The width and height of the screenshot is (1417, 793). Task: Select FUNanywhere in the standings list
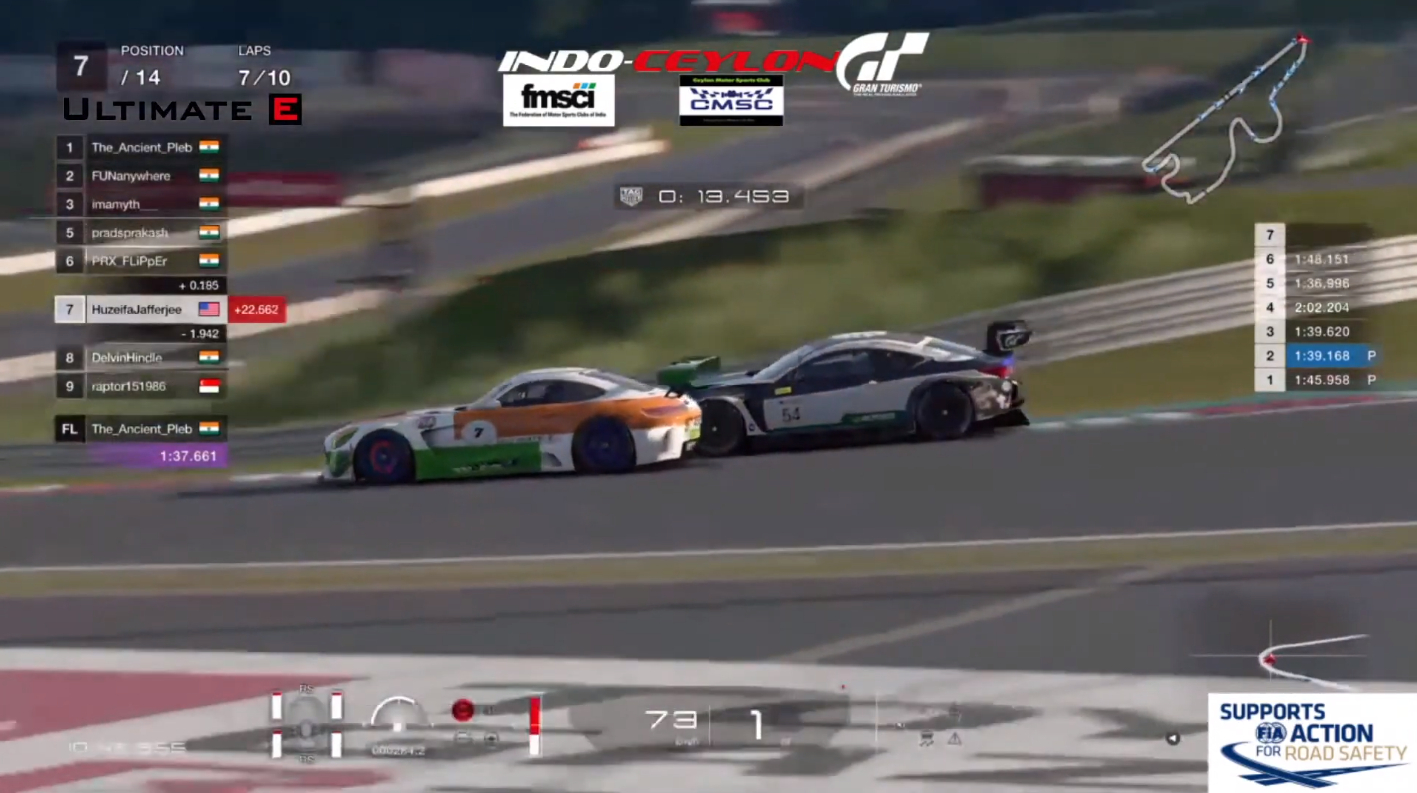tap(140, 176)
